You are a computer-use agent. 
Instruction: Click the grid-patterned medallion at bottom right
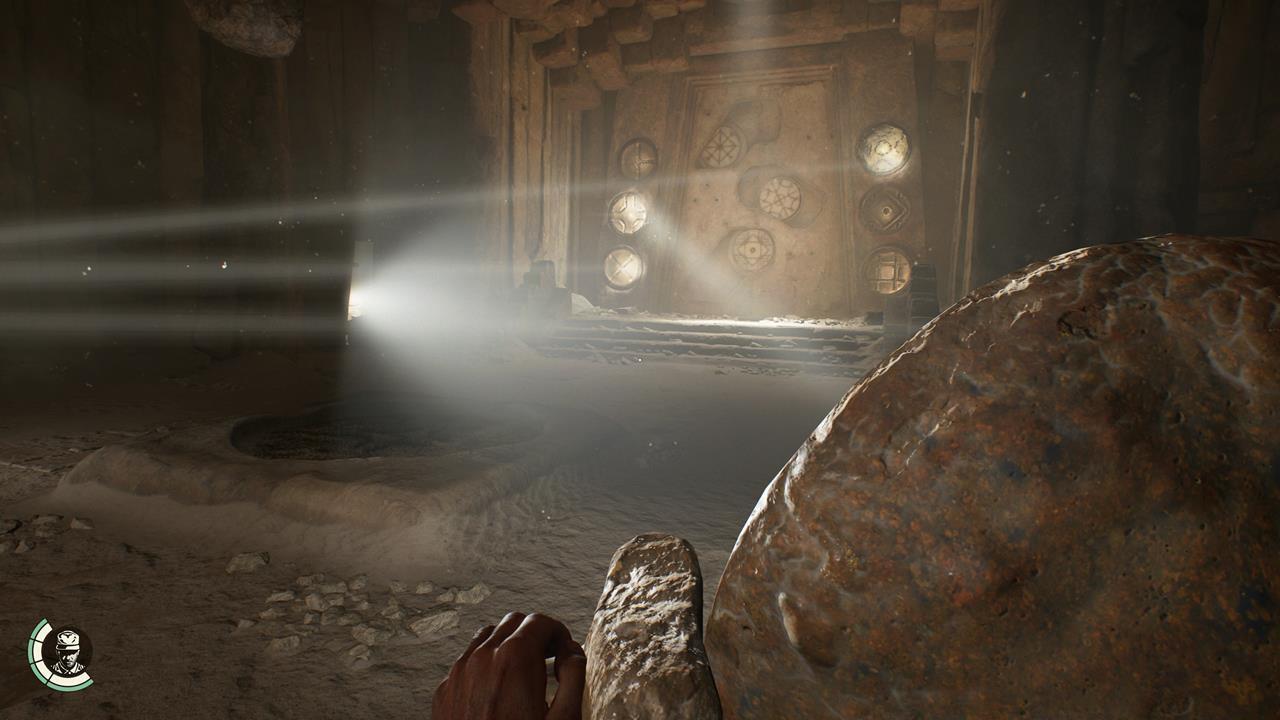pos(890,268)
